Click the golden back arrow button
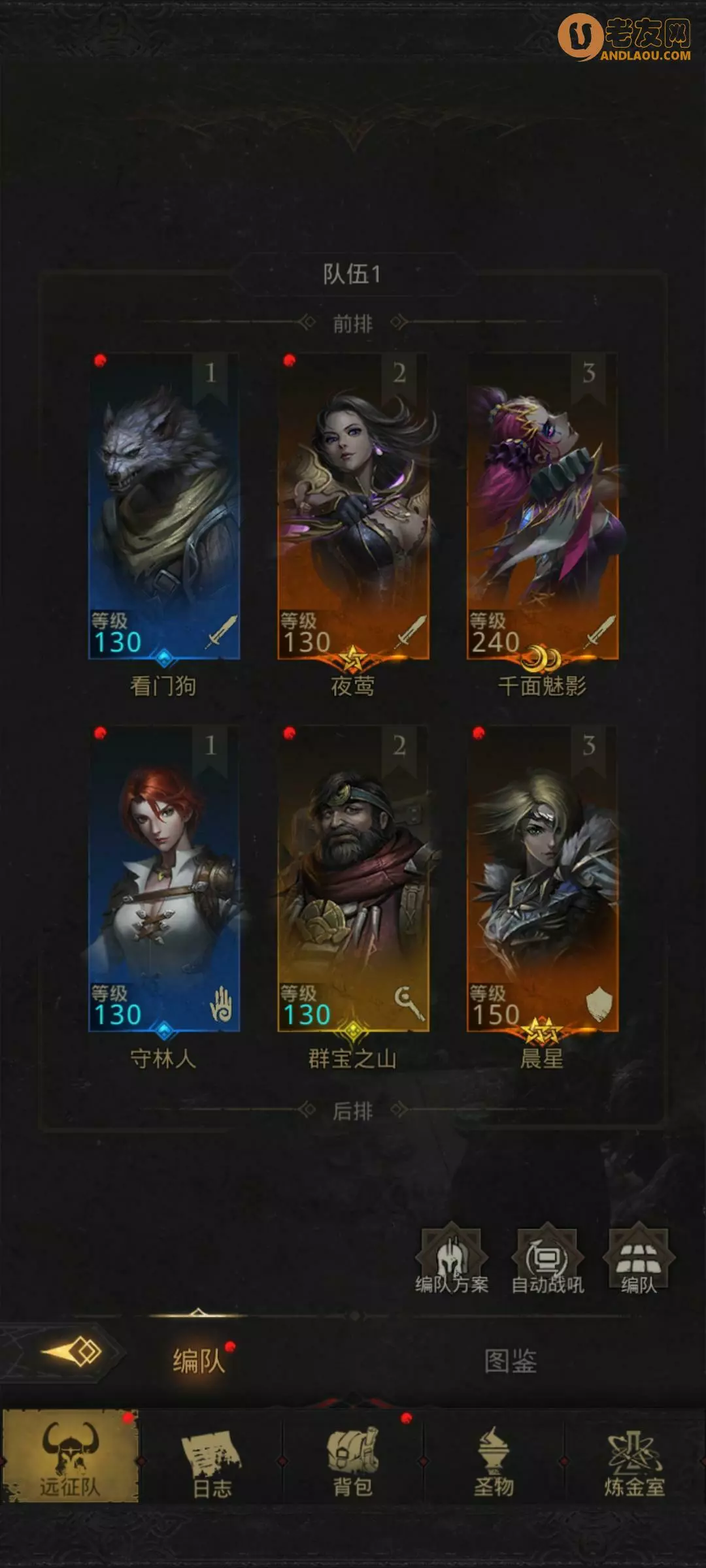This screenshot has width=706, height=1568. [x=72, y=1351]
